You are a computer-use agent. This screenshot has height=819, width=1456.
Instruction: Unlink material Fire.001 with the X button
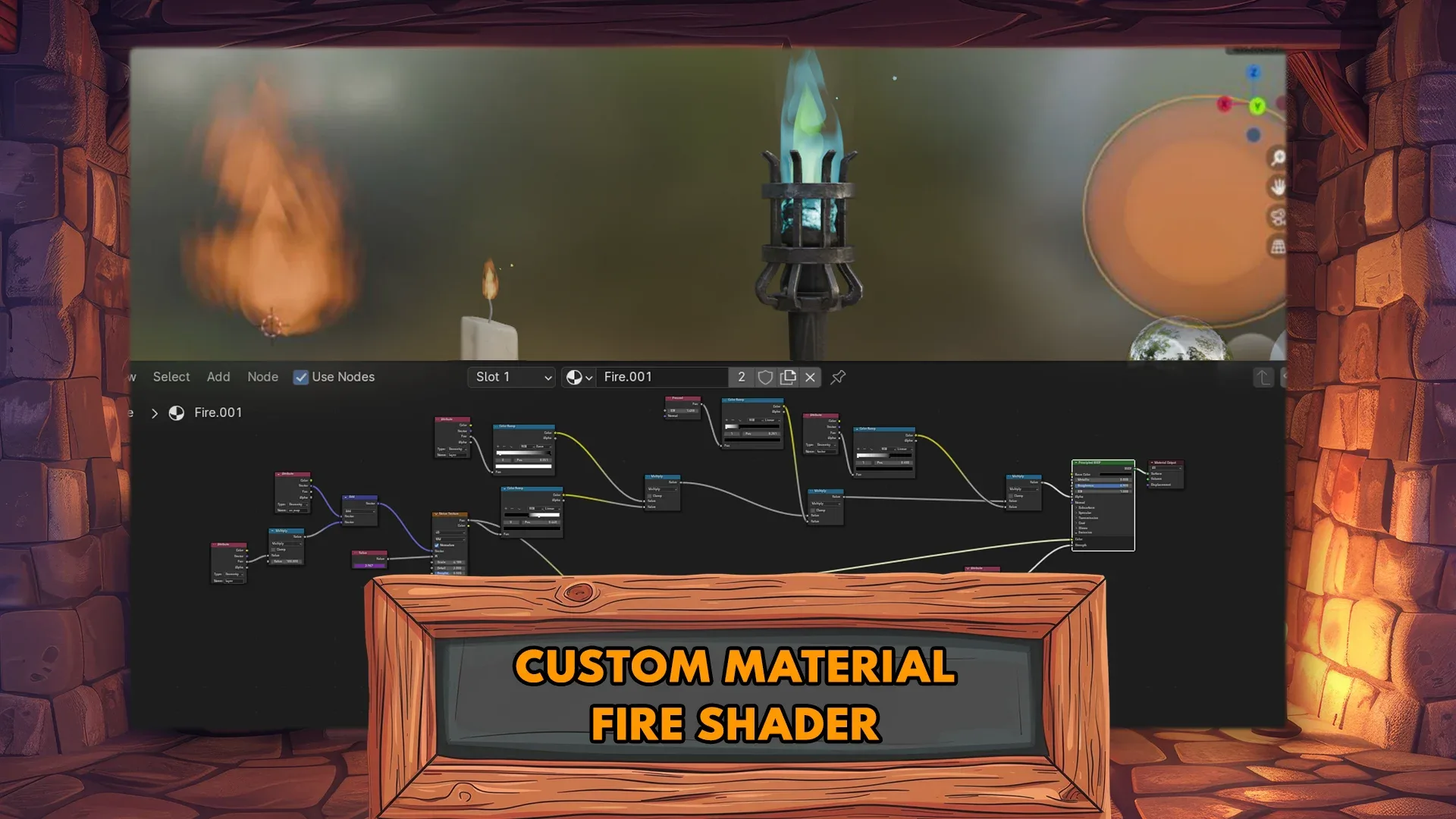809,377
